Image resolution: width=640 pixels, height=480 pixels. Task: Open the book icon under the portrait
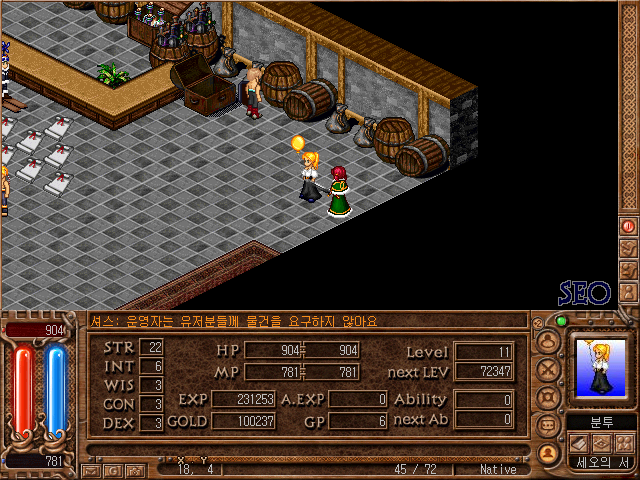(580, 443)
